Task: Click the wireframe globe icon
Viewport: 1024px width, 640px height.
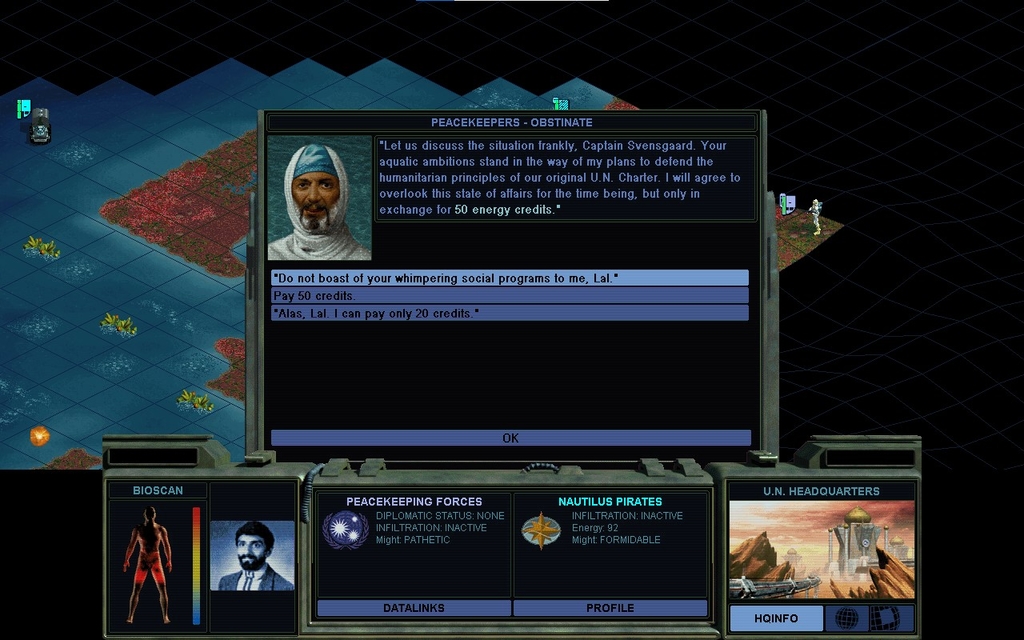Action: point(846,618)
